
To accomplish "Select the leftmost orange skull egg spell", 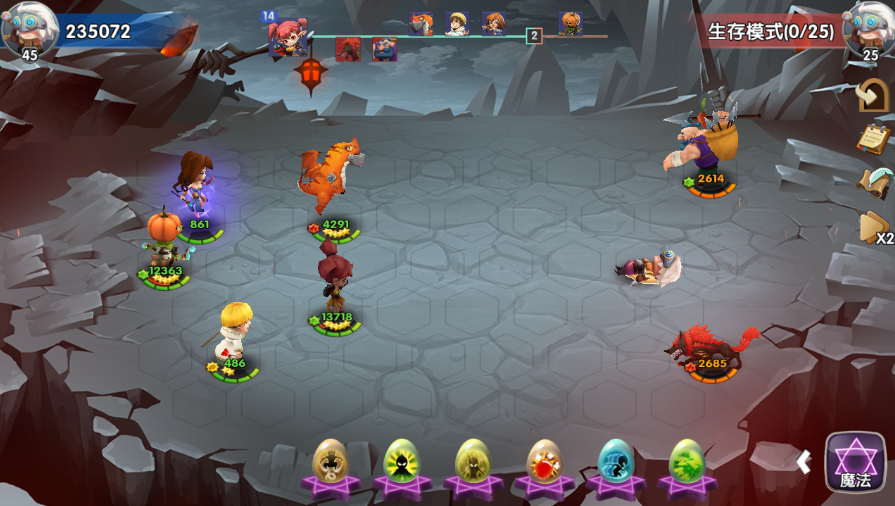I will [331, 464].
